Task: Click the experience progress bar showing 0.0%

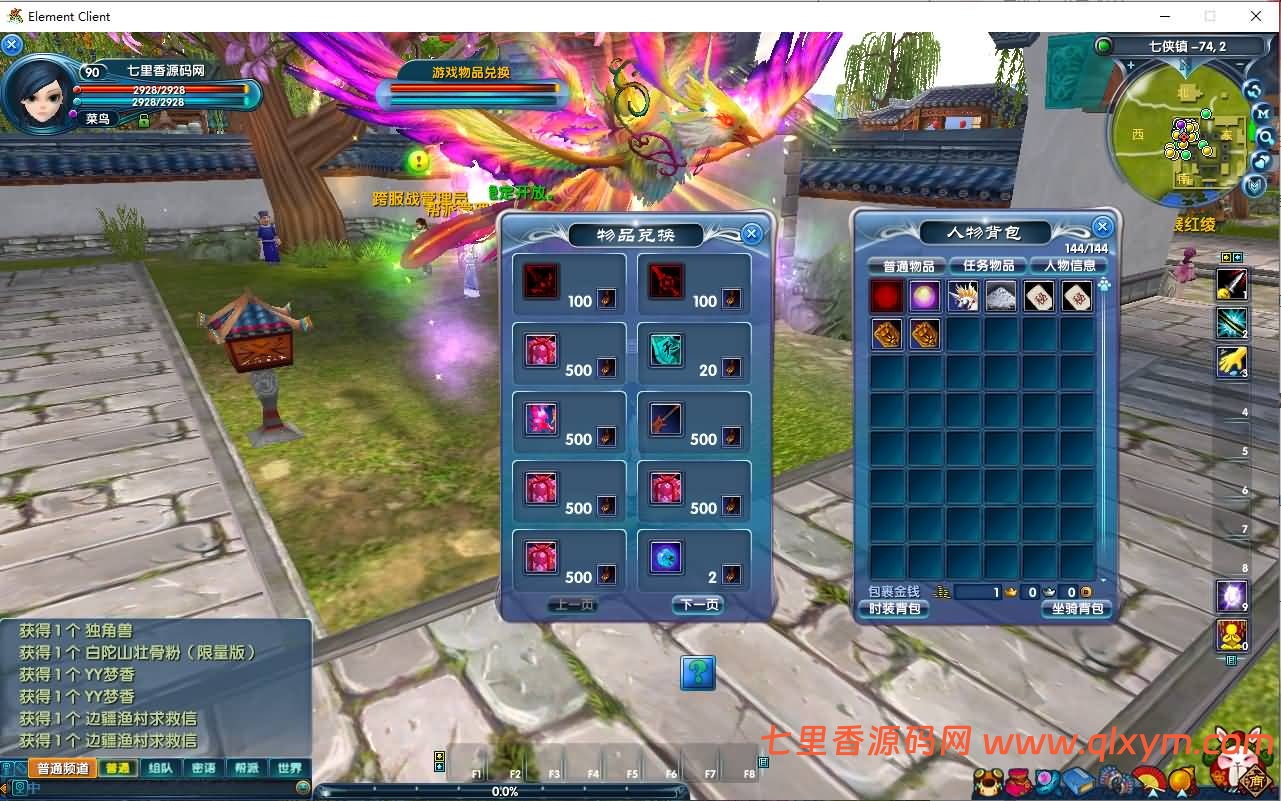Action: pyautogui.click(x=505, y=791)
